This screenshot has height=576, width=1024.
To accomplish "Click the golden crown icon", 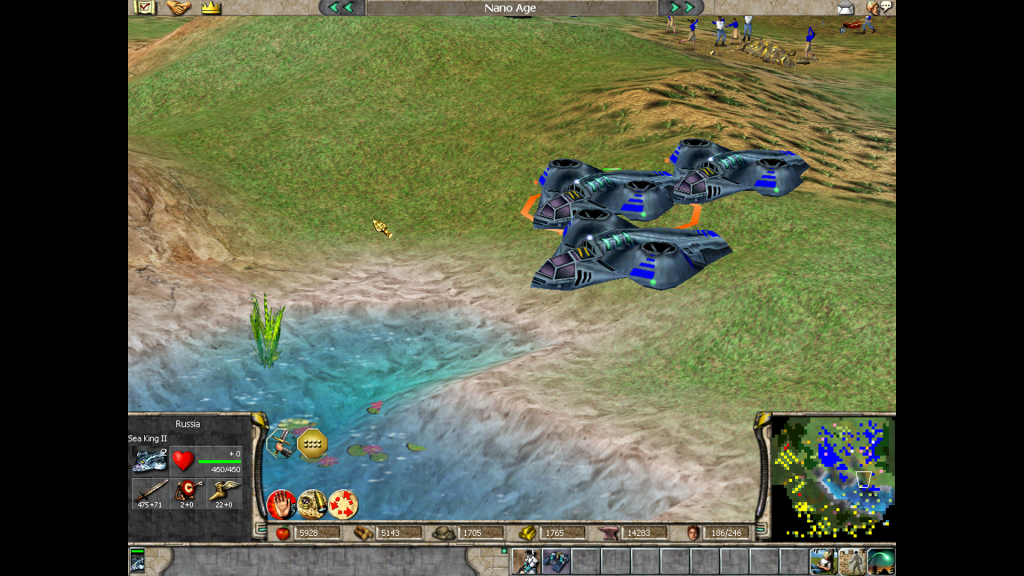I will [210, 7].
